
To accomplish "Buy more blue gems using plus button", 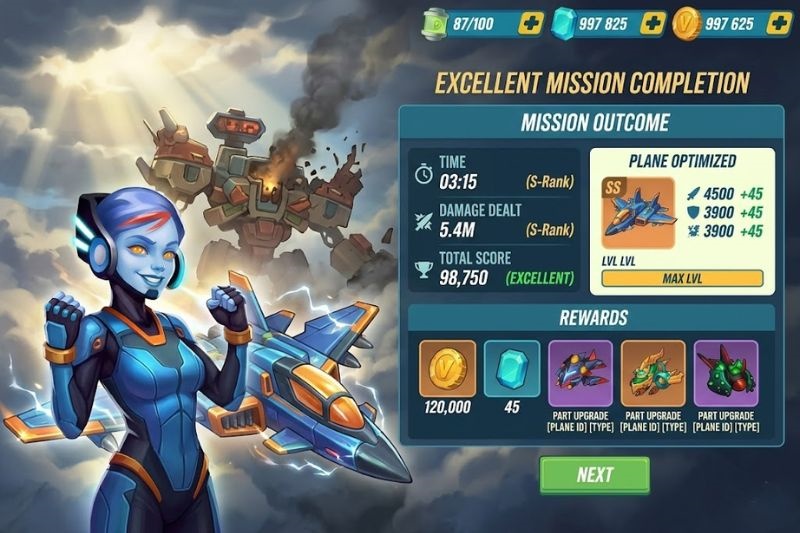I will [x=652, y=23].
